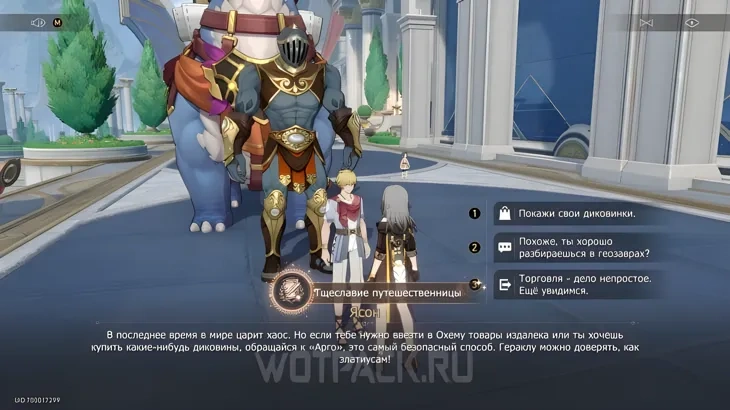Hide the interface with the eye icon
Viewport: 730px width, 410px height.
[x=691, y=22]
